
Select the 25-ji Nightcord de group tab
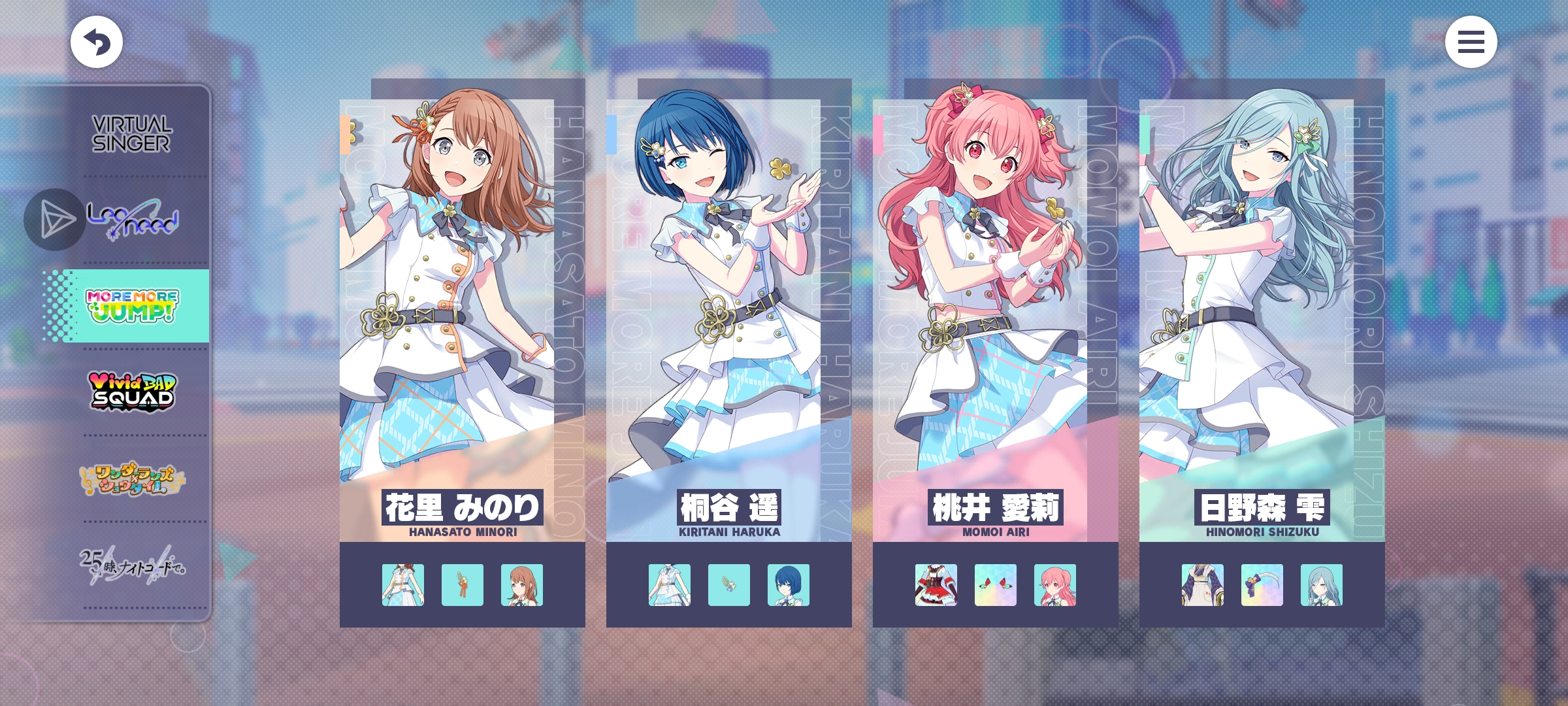(x=133, y=565)
